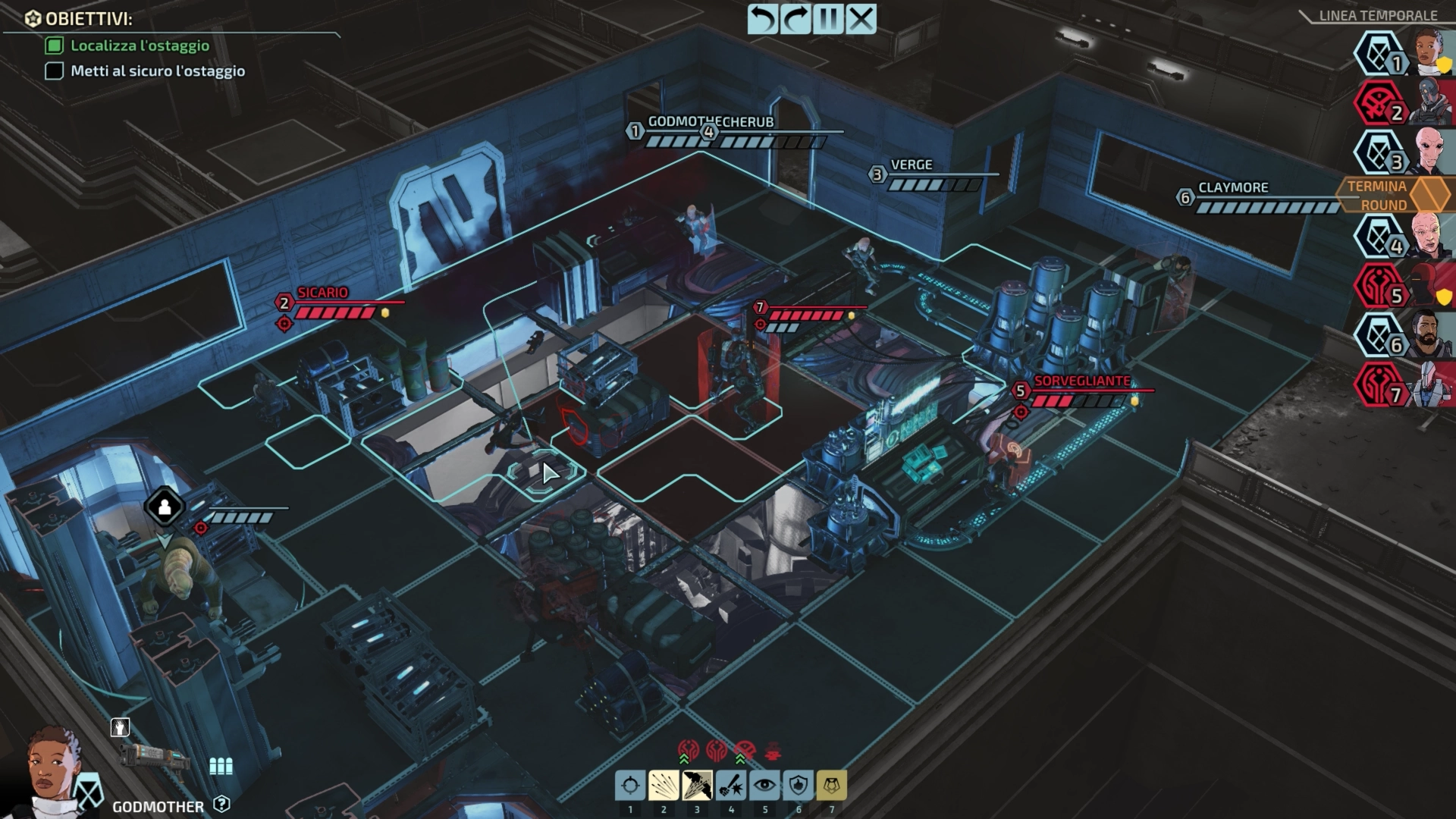The image size is (1456, 819).
Task: Choose the melee bat strike ability
Action: click(x=731, y=786)
